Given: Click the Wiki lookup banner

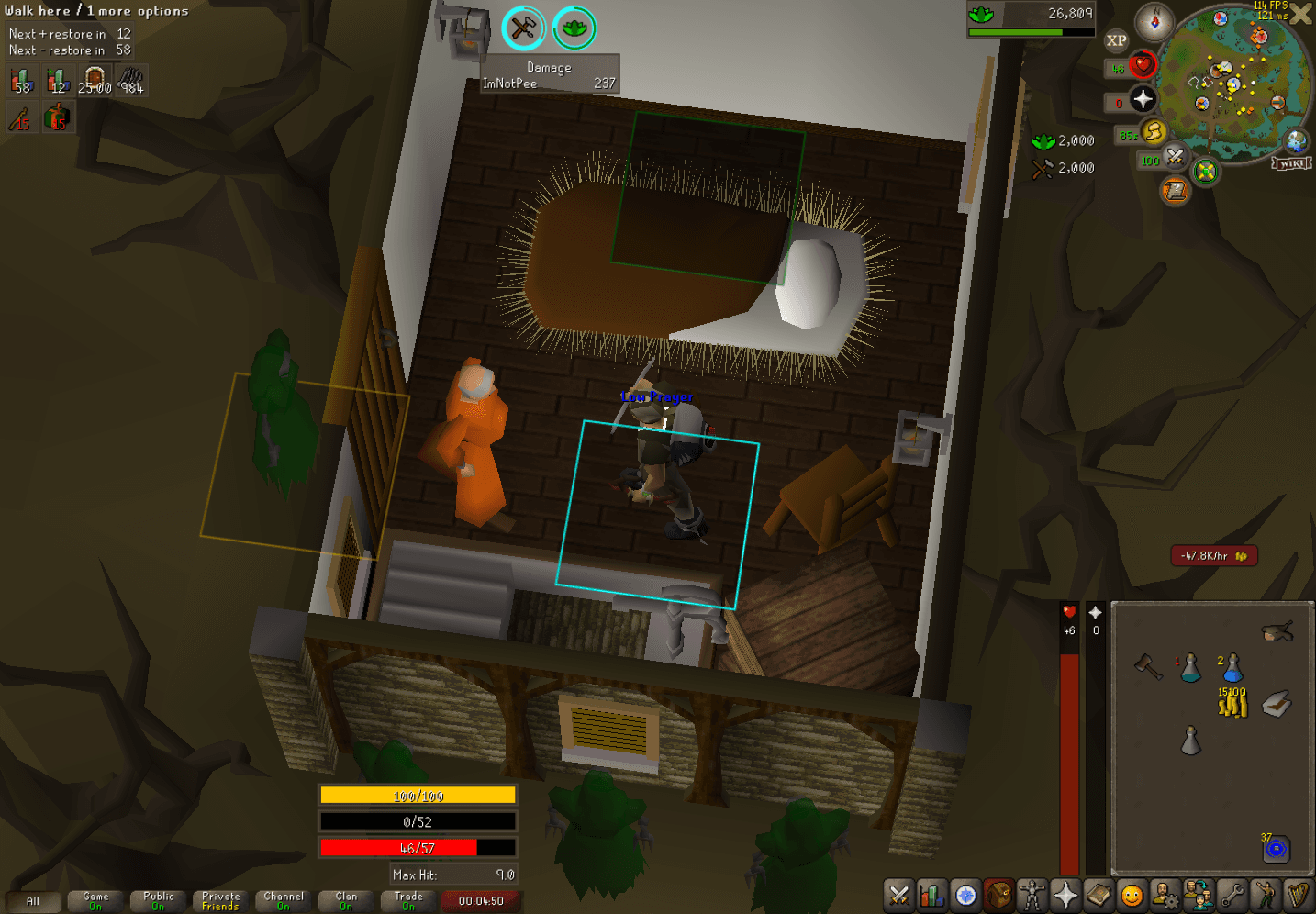Looking at the screenshot, I should pyautogui.click(x=1291, y=163).
